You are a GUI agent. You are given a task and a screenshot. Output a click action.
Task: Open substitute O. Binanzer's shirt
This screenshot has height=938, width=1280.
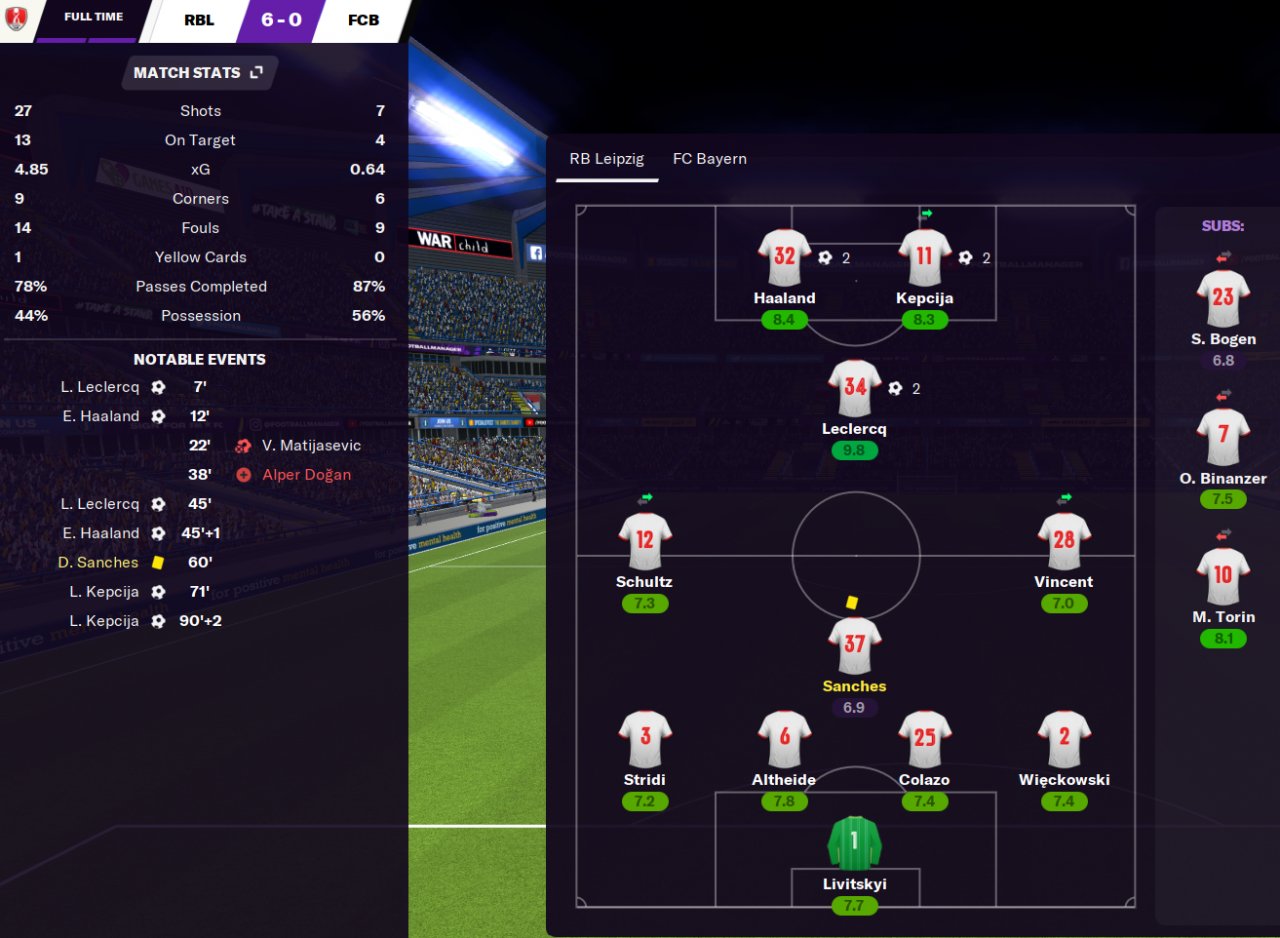point(1223,437)
